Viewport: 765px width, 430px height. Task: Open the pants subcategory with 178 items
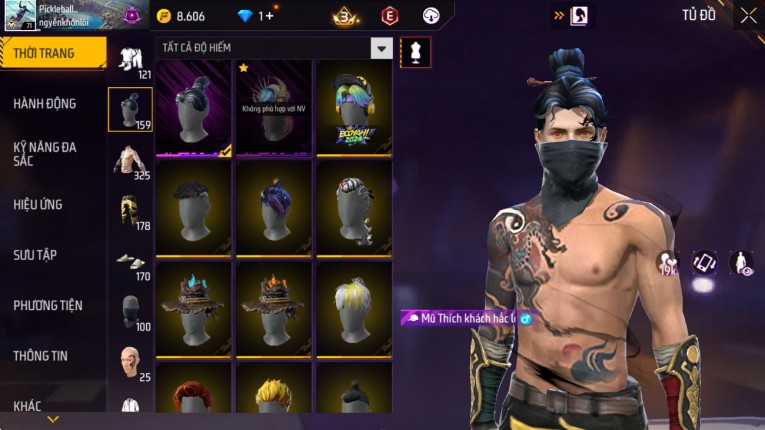pos(130,211)
